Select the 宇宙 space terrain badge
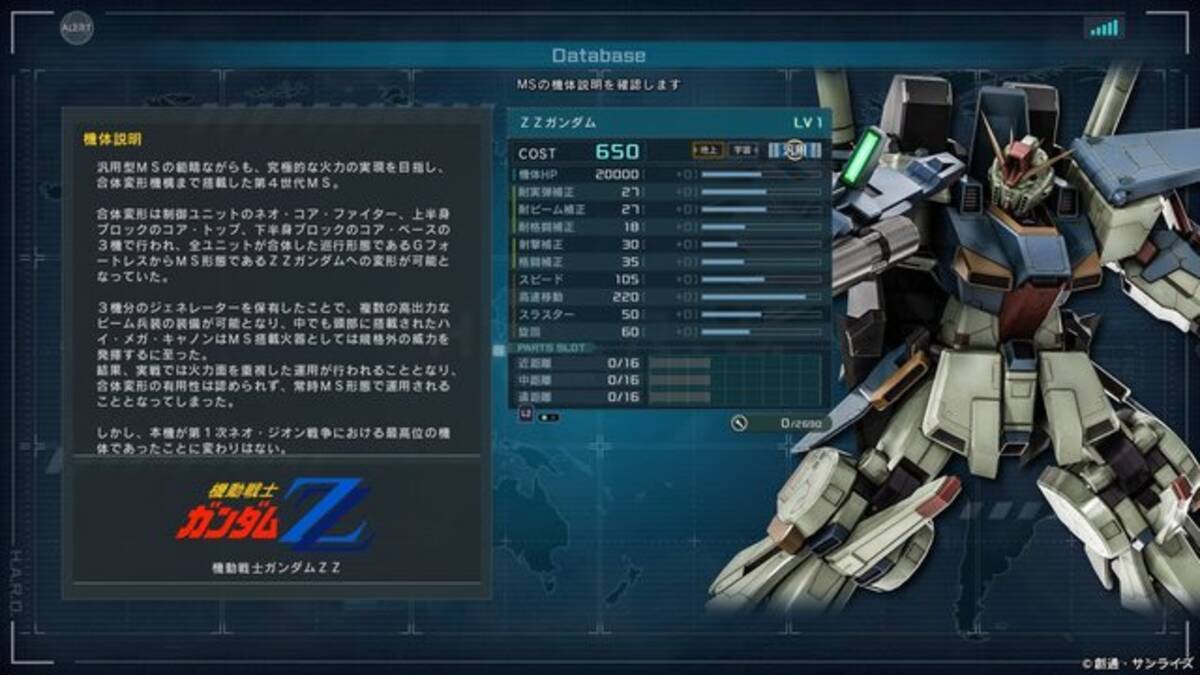The height and width of the screenshot is (675, 1200). tap(743, 151)
